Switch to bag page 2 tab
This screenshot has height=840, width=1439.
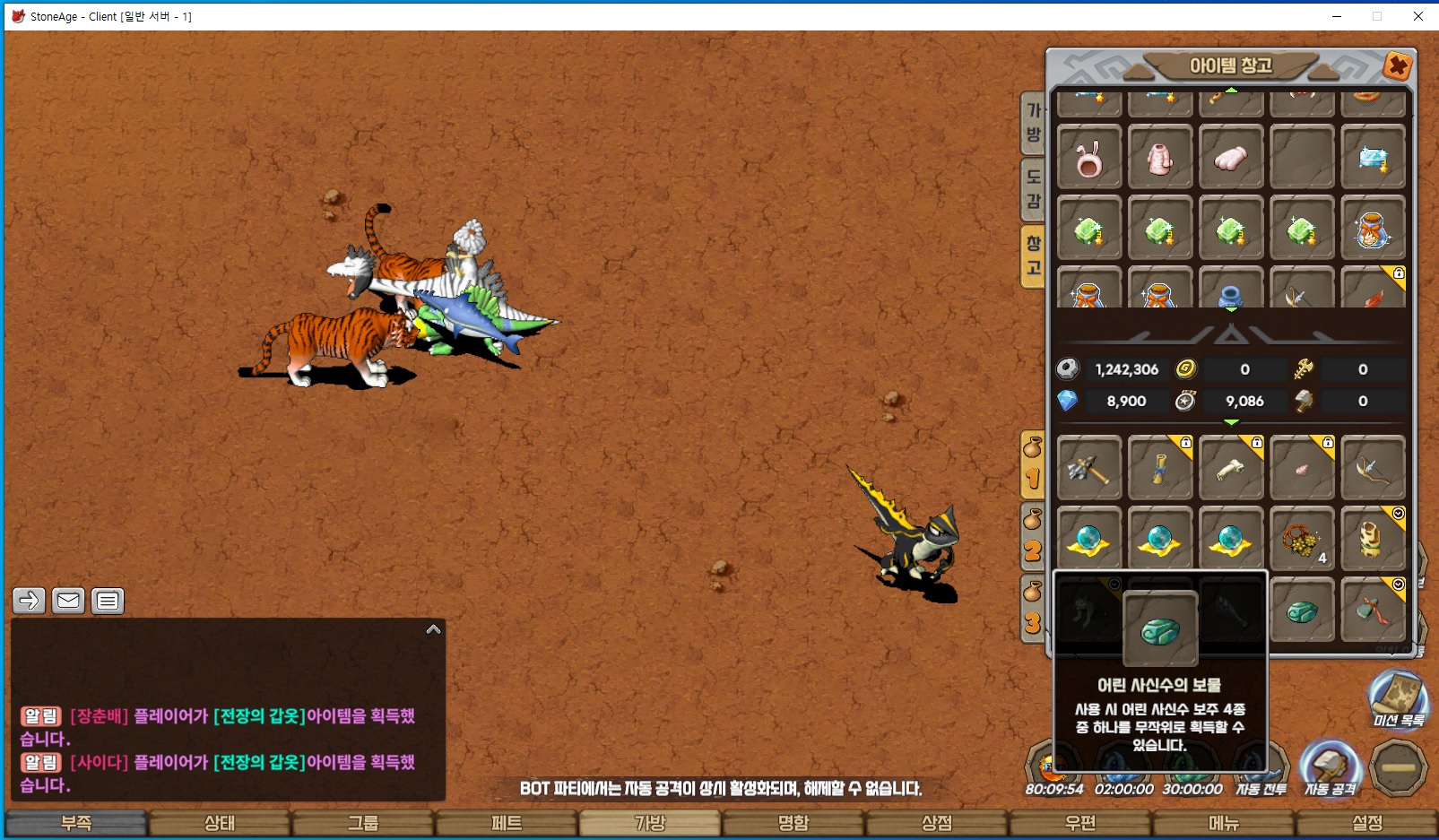click(1033, 539)
